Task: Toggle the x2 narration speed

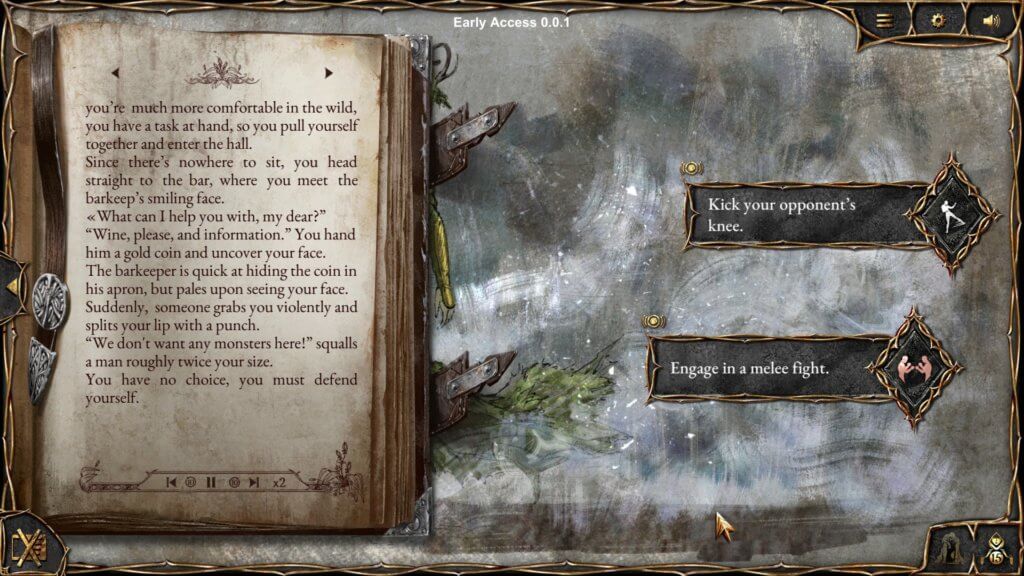Action: pyautogui.click(x=279, y=482)
